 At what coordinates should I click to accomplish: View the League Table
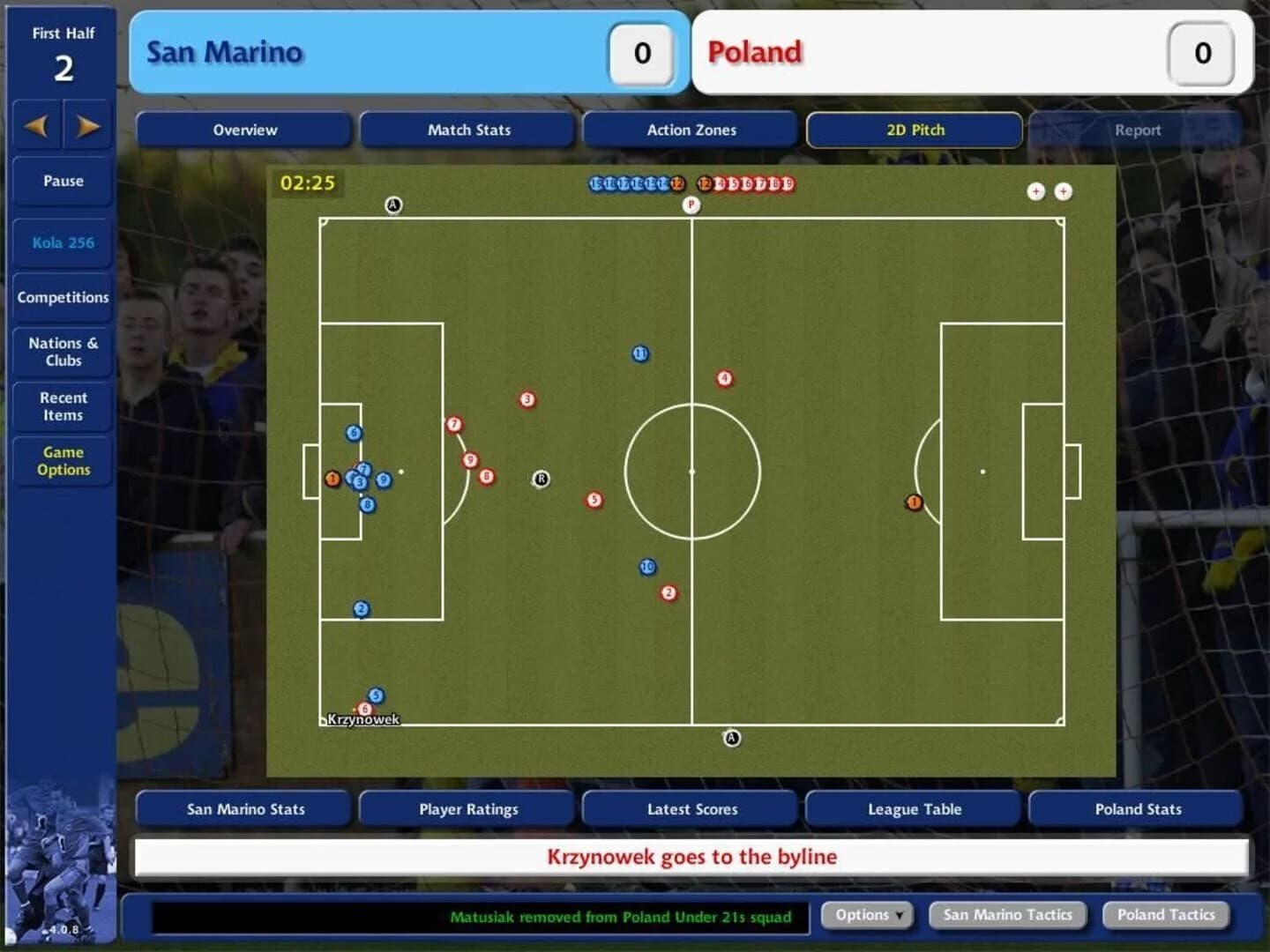(913, 808)
